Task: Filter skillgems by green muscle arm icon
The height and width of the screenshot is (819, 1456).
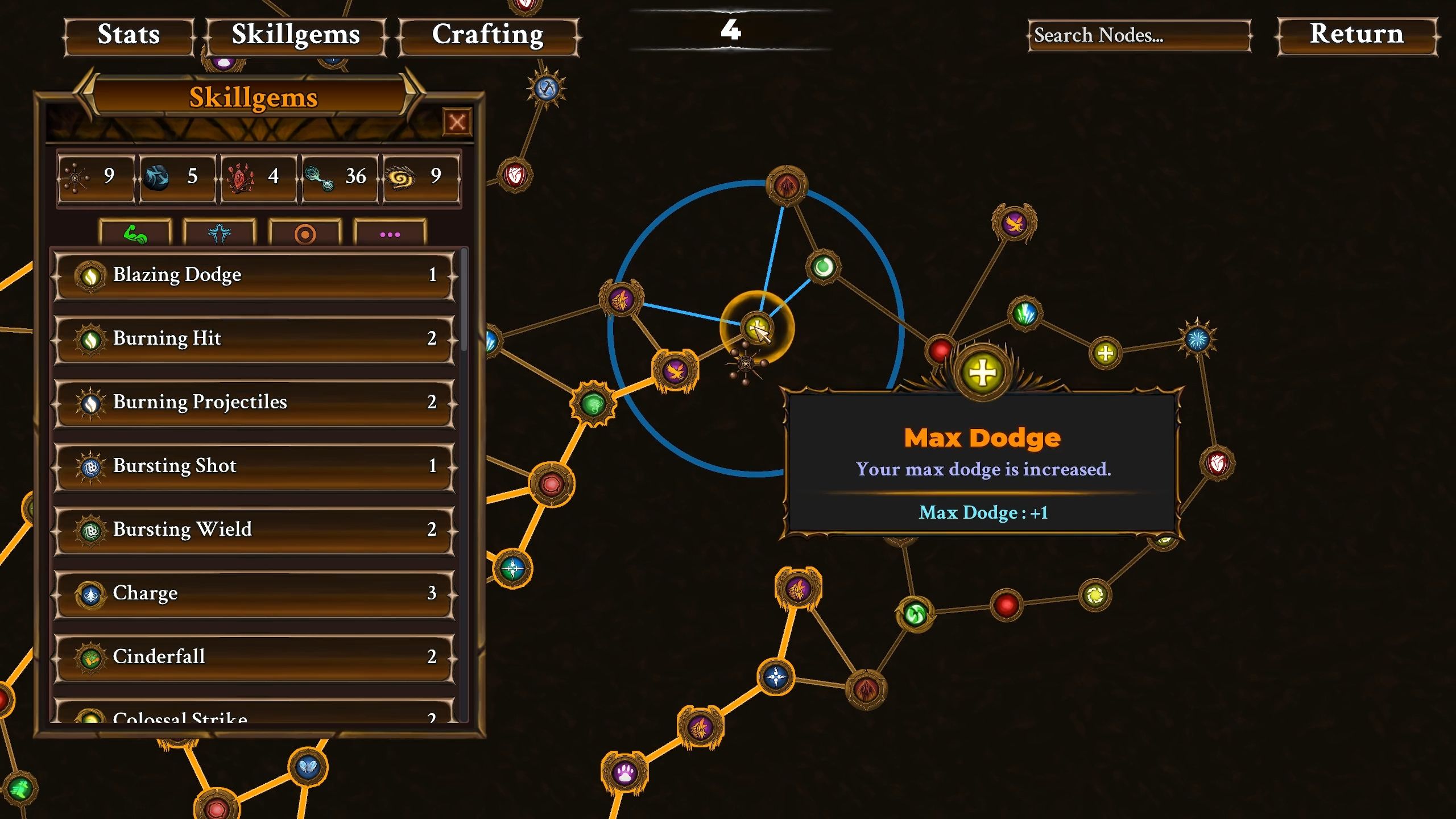Action: click(135, 234)
